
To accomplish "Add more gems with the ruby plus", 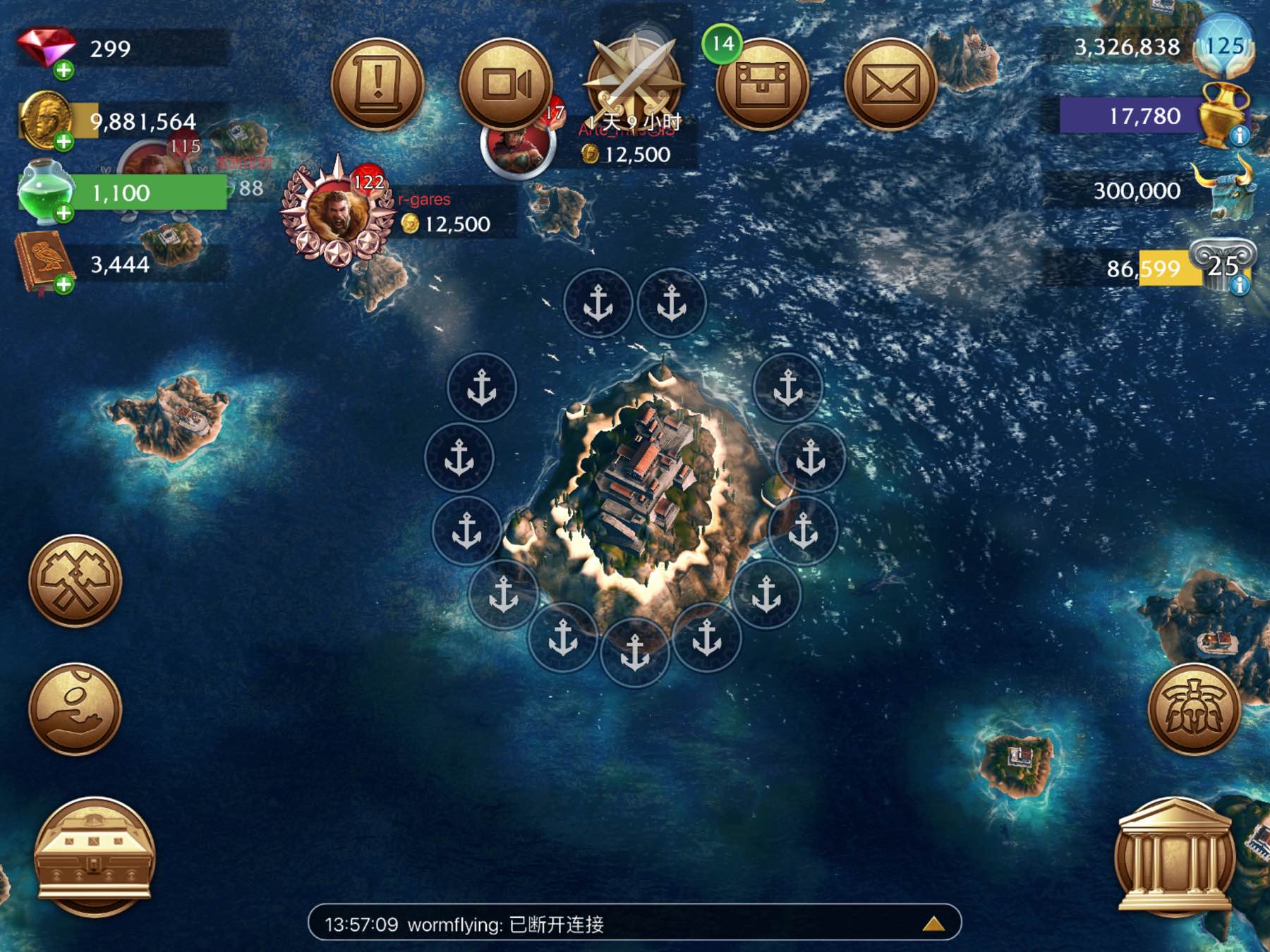I will click(64, 70).
